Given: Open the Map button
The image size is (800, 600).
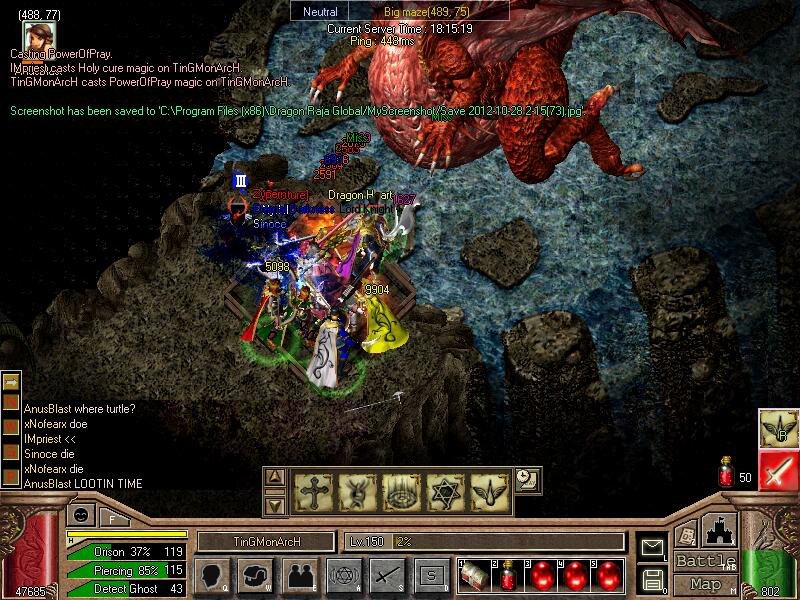Looking at the screenshot, I should 705,584.
